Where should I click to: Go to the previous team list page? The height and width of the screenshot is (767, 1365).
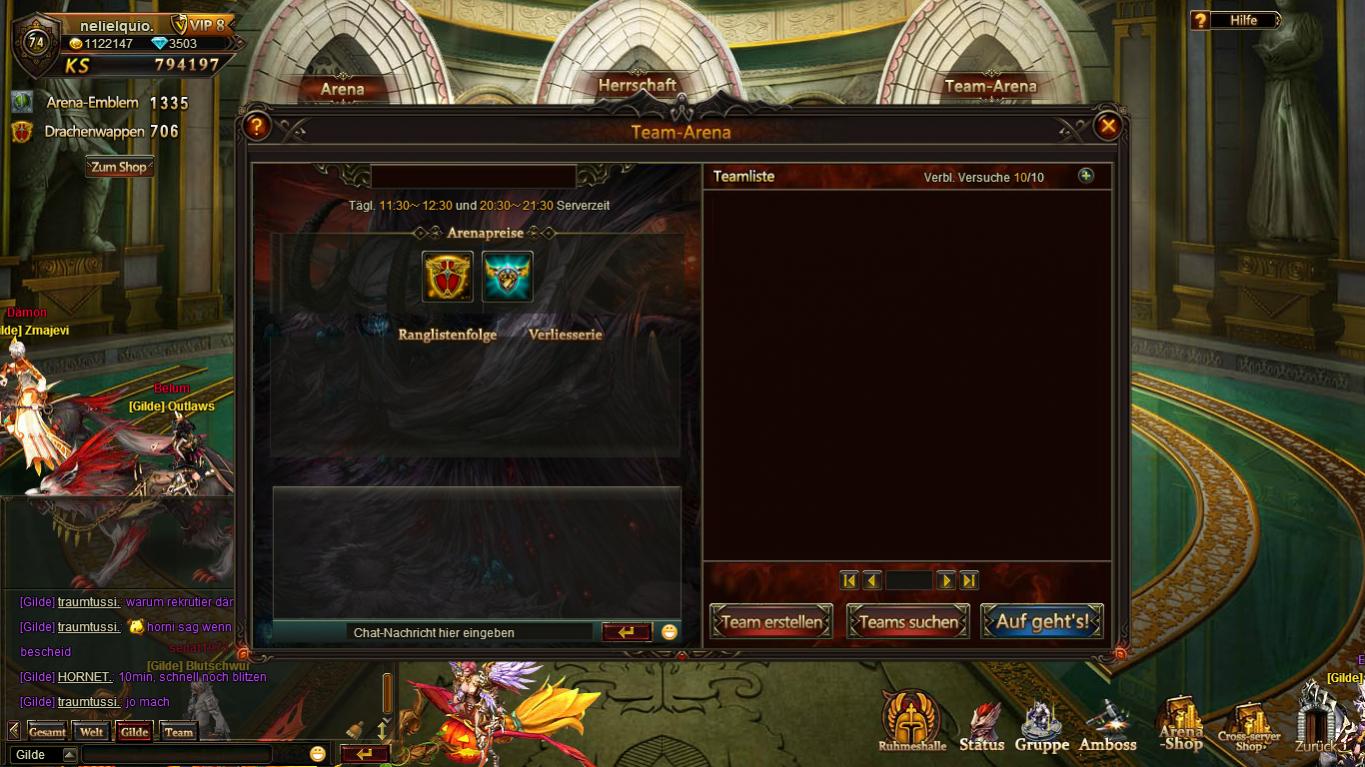click(x=872, y=580)
